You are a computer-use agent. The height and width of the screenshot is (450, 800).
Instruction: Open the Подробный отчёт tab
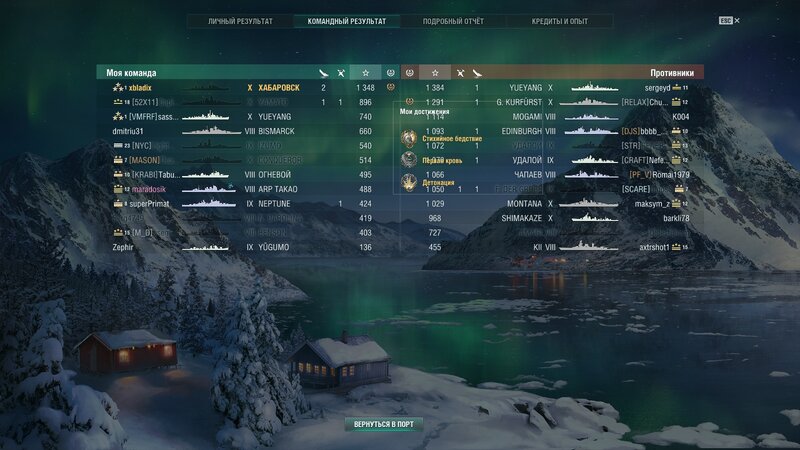pyautogui.click(x=452, y=21)
